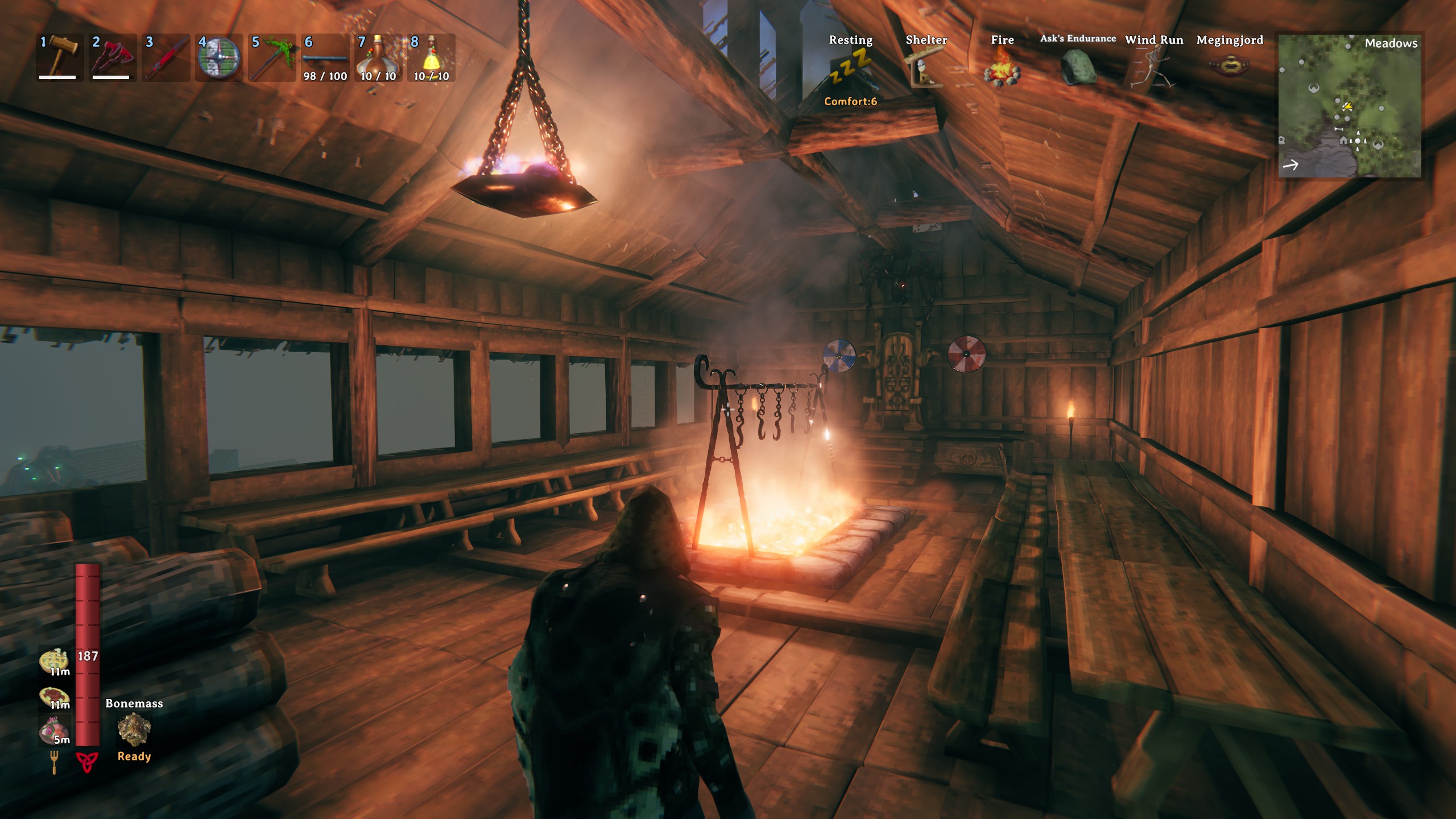Screen dimensions: 1456x819
Task: Pick the 98/100 stack in hotbar slot 6
Action: [x=325, y=57]
